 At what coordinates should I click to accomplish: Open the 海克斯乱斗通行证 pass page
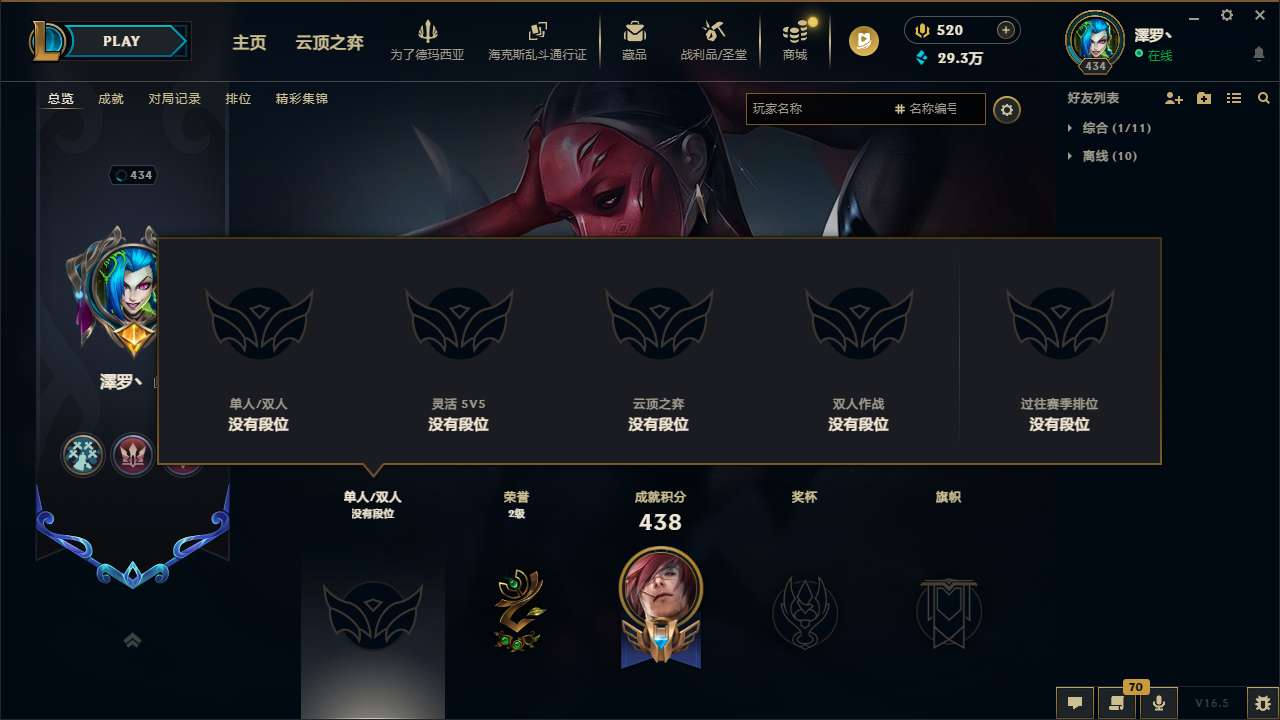(537, 41)
